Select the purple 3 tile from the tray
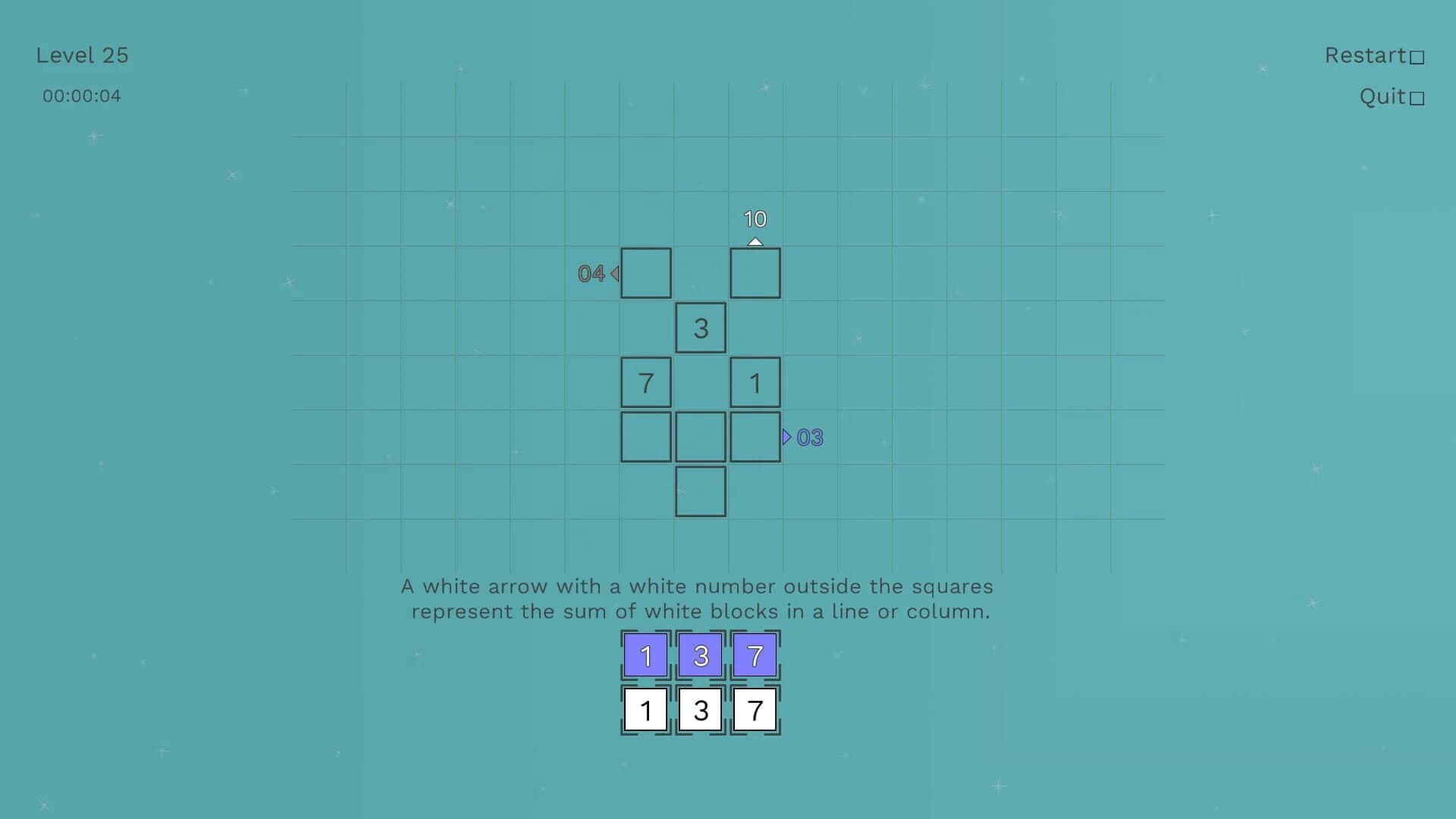The image size is (1456, 819). (x=700, y=654)
